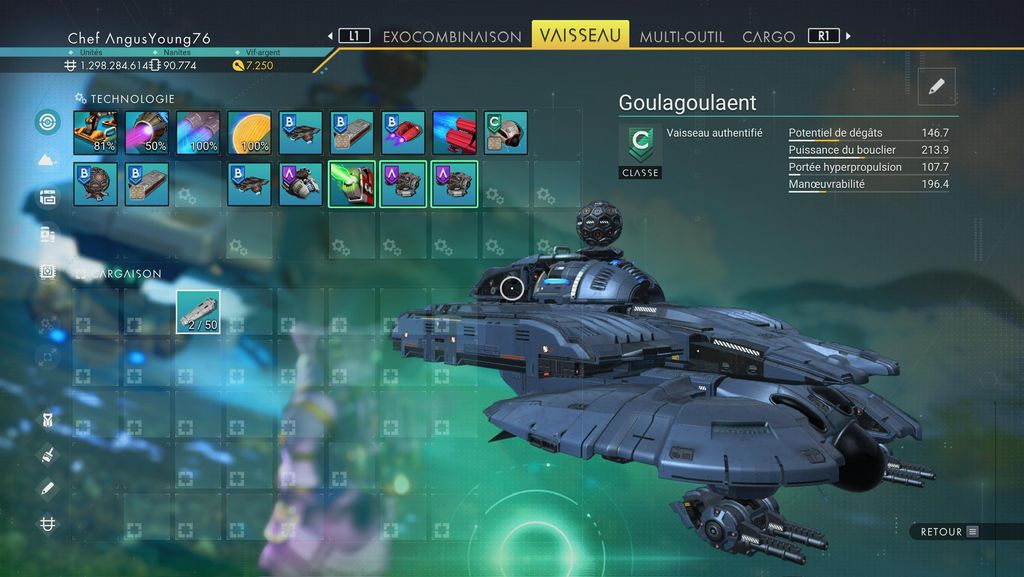Click the paintbrush sidebar icon
1024x577 pixels.
click(x=47, y=455)
